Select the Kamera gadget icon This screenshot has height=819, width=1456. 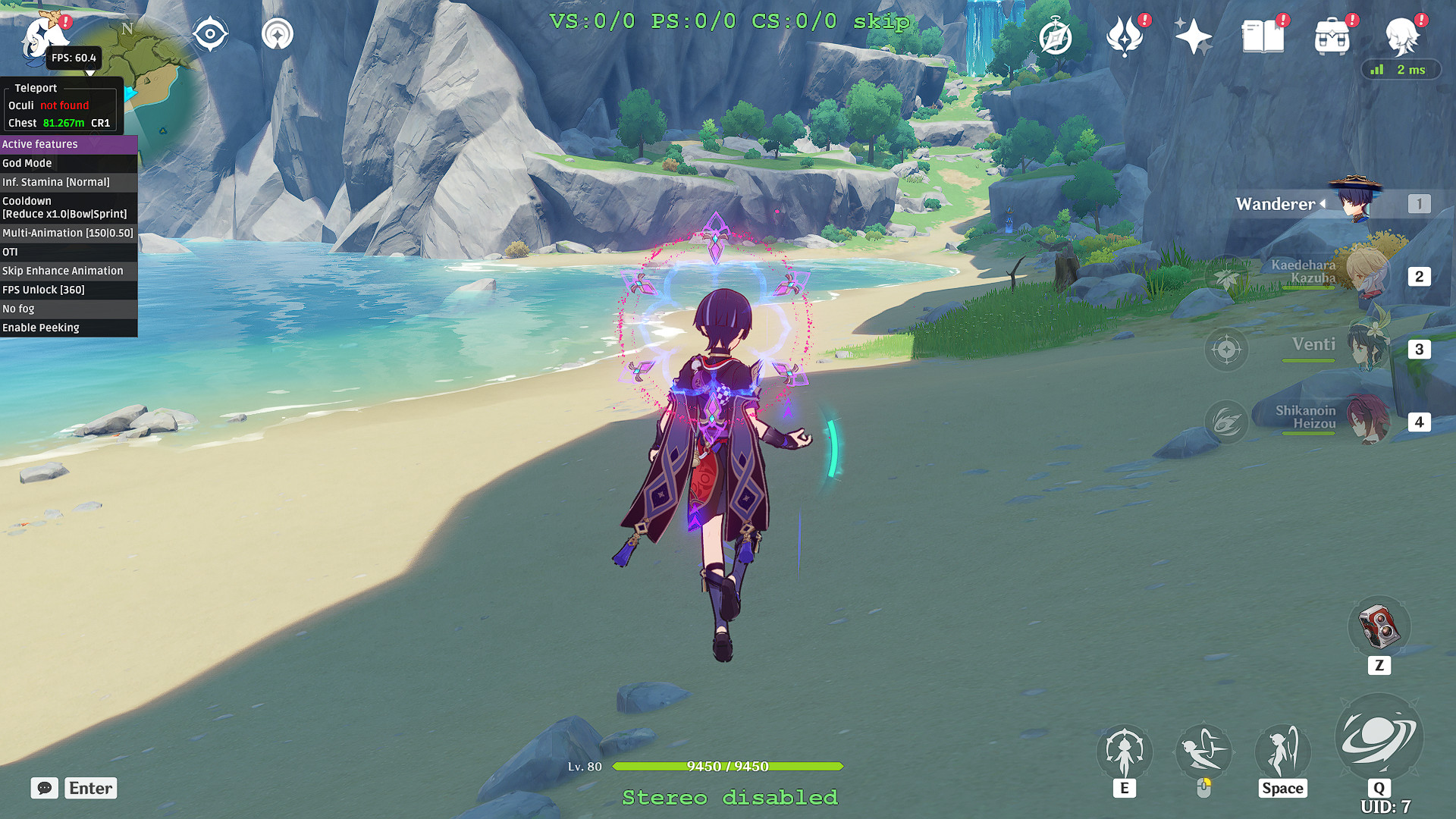tap(1379, 626)
